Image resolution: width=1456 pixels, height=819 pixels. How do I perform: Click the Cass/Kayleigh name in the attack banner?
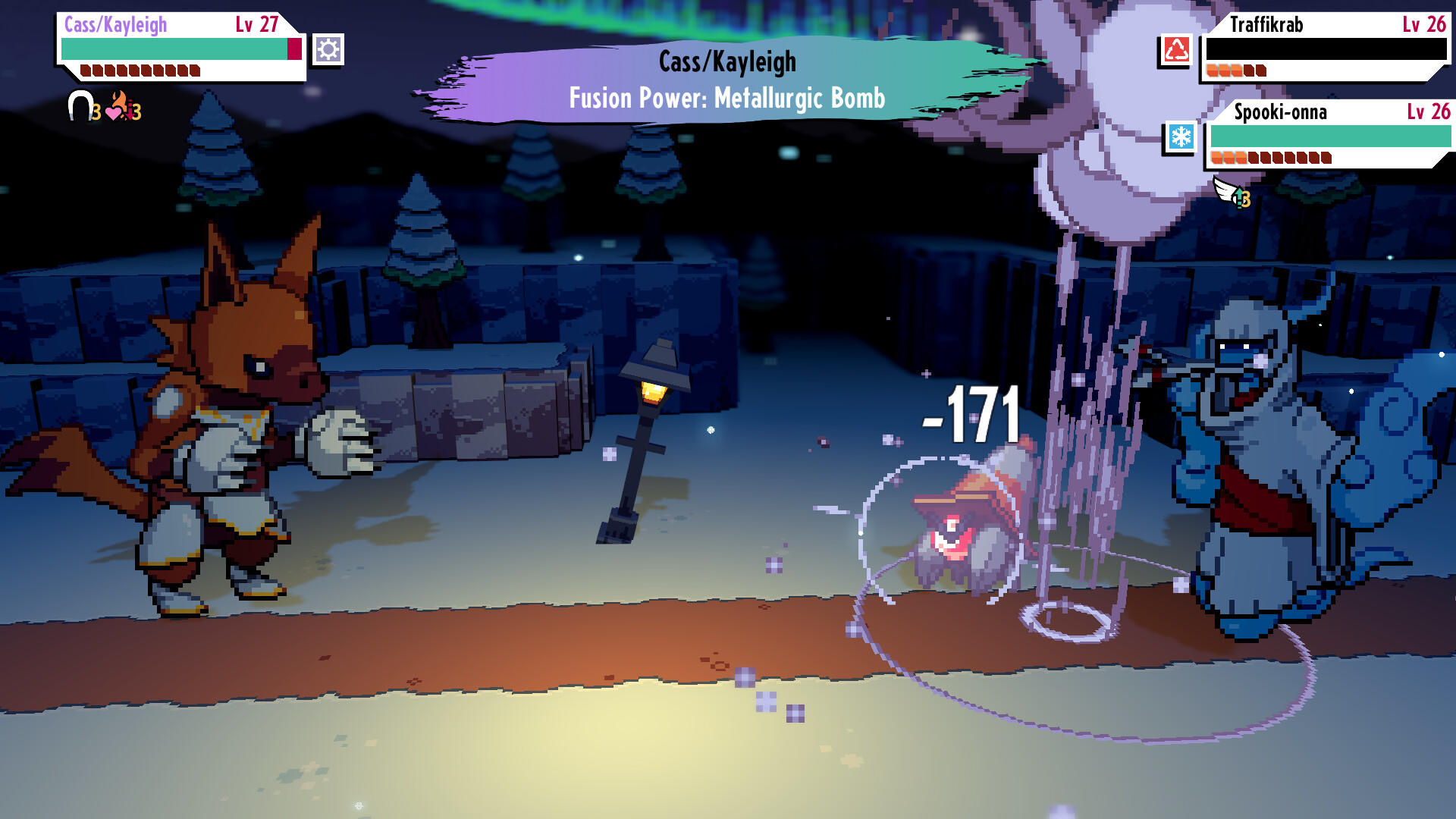click(726, 62)
